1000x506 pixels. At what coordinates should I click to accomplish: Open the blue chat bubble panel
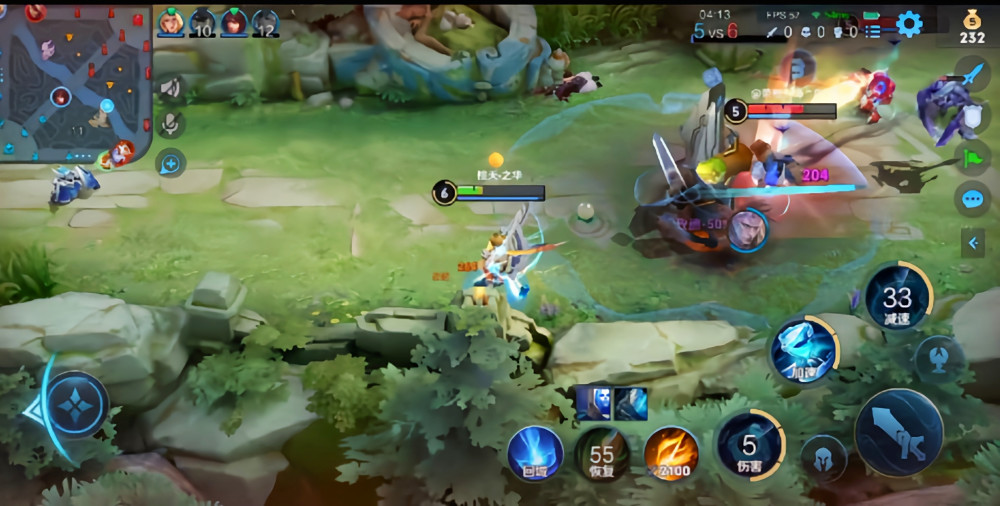972,199
